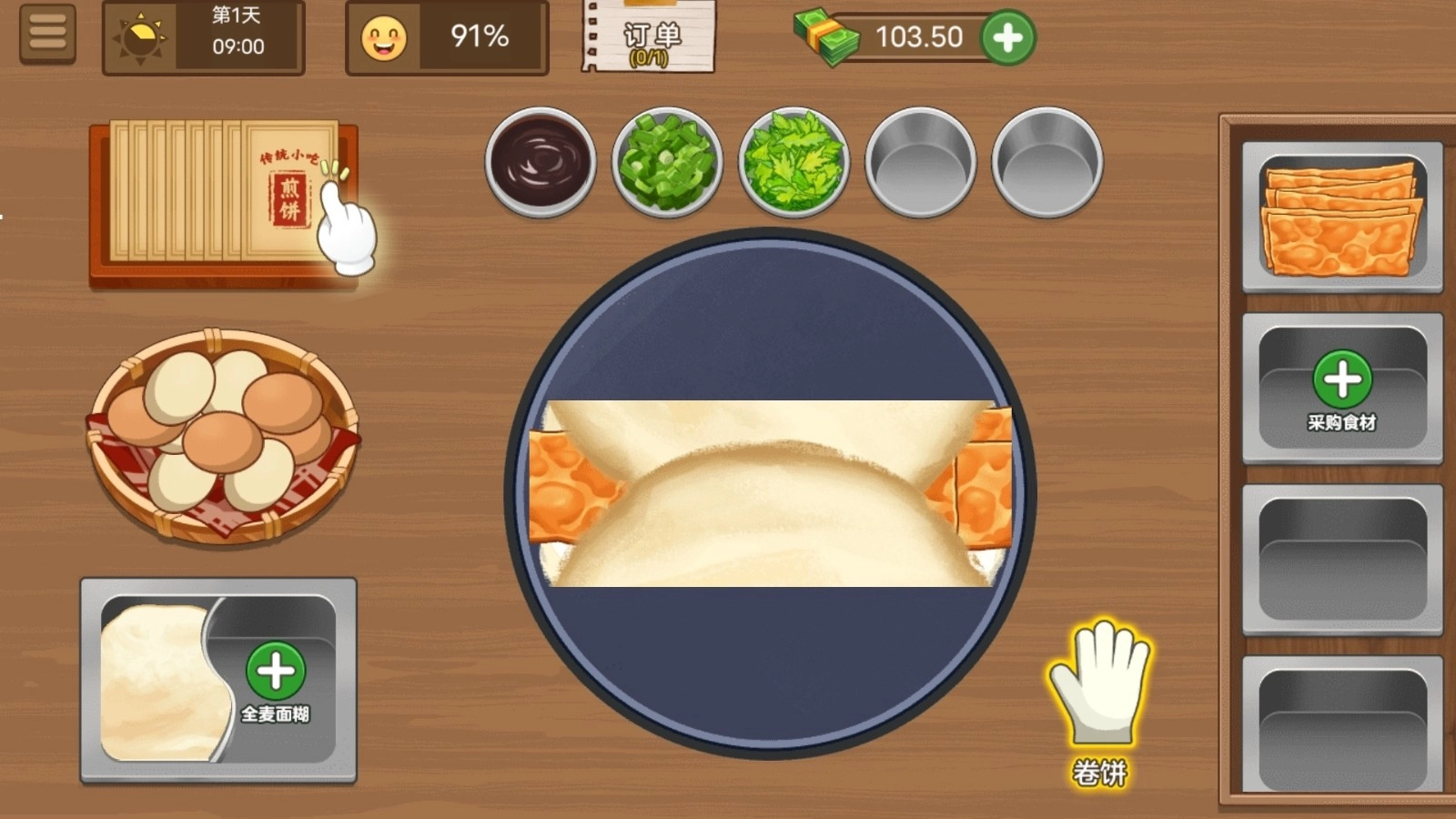Open the 订单 order list
The image size is (1456, 819).
point(646,38)
